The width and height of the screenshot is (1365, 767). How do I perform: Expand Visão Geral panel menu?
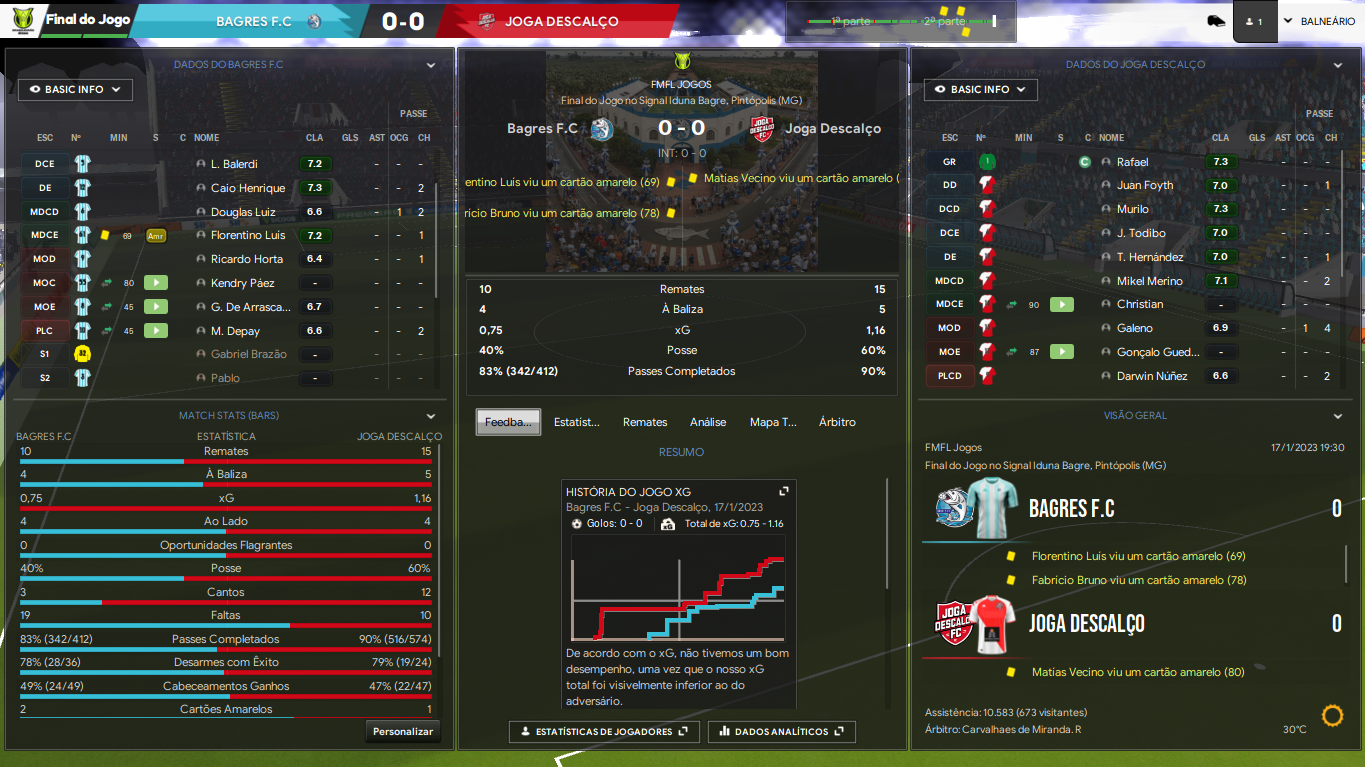coord(1337,416)
